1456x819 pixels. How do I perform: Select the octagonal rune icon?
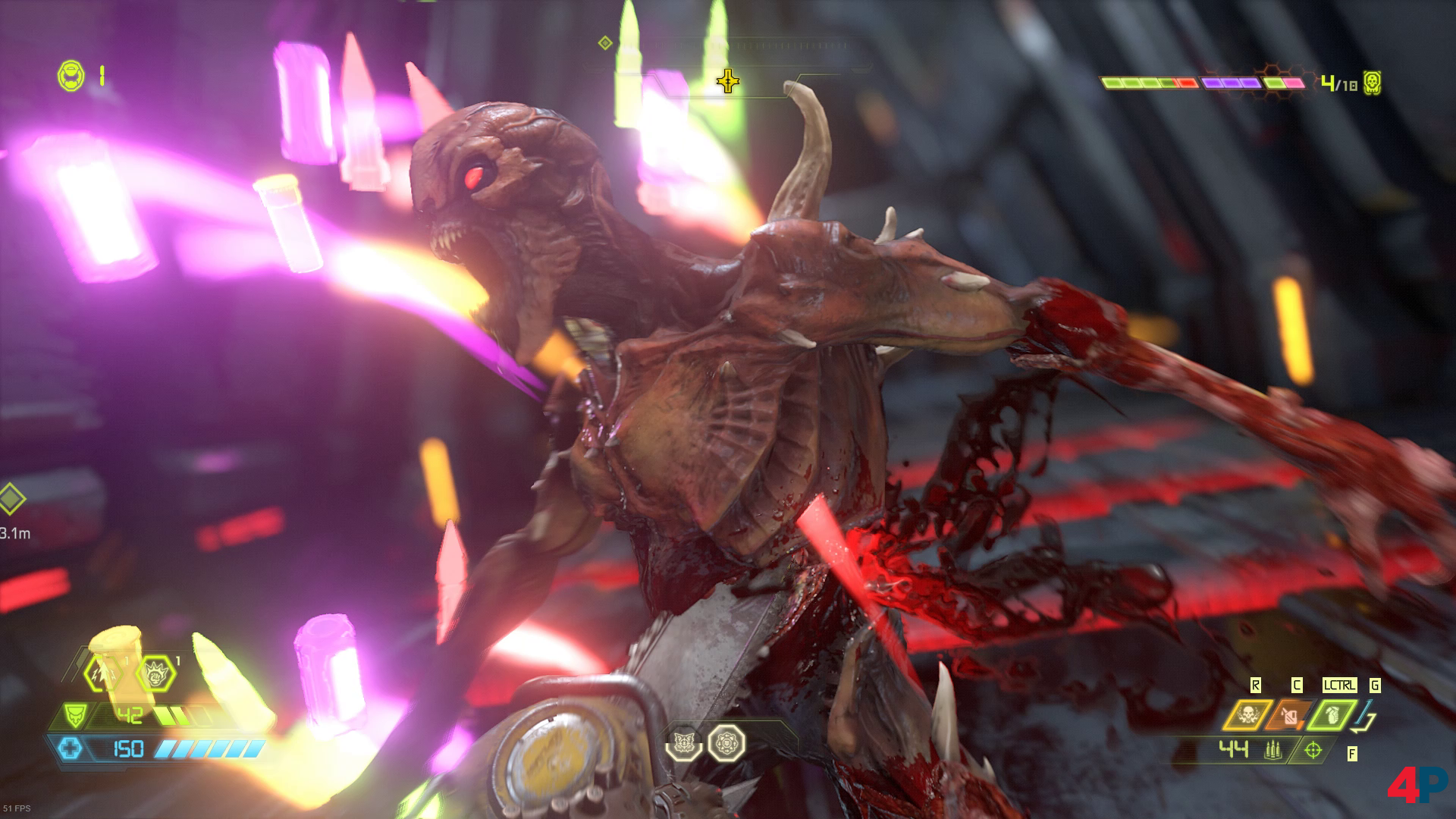pyautogui.click(x=726, y=743)
